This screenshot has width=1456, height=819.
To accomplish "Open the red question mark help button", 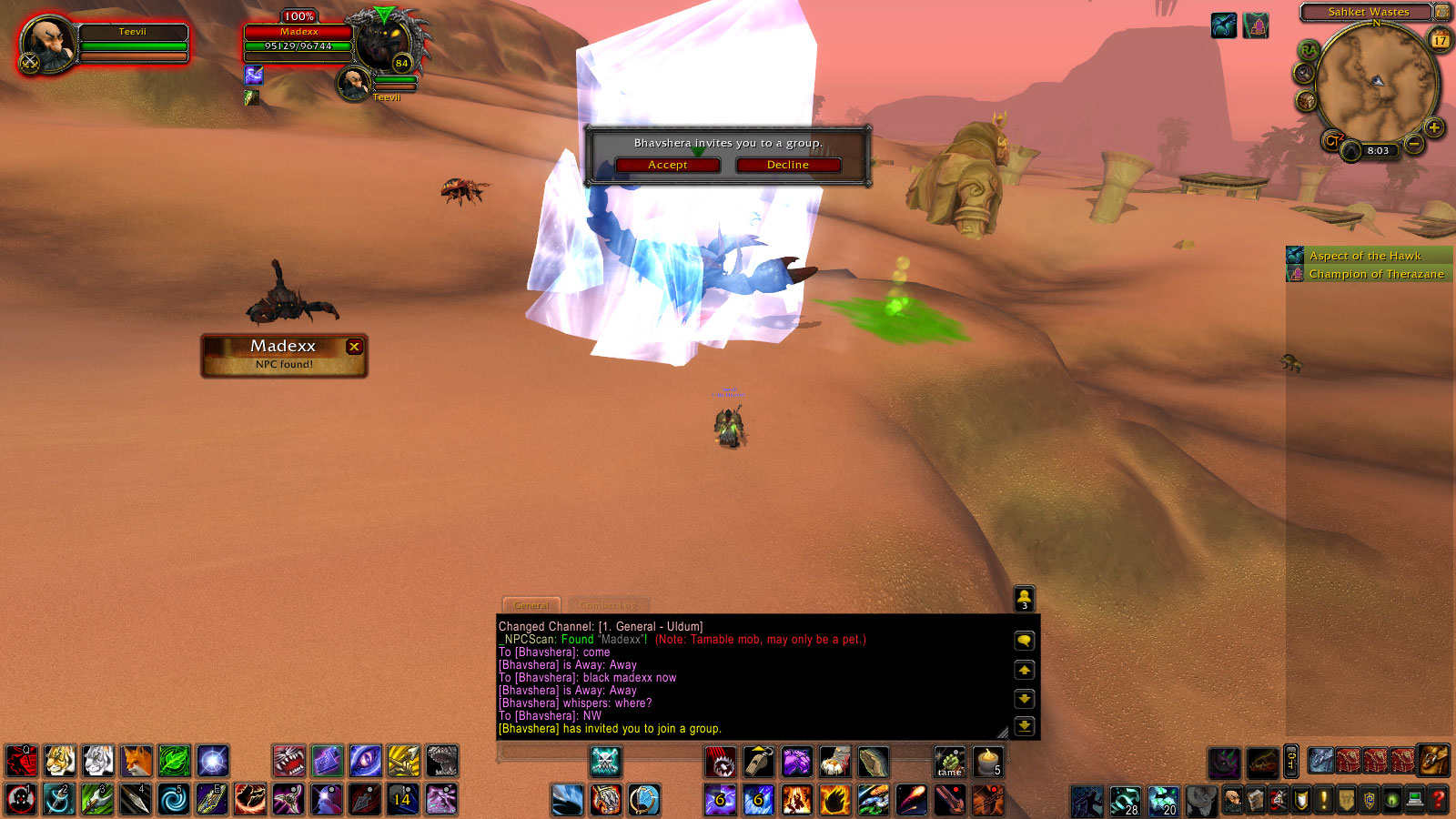I will click(1439, 800).
